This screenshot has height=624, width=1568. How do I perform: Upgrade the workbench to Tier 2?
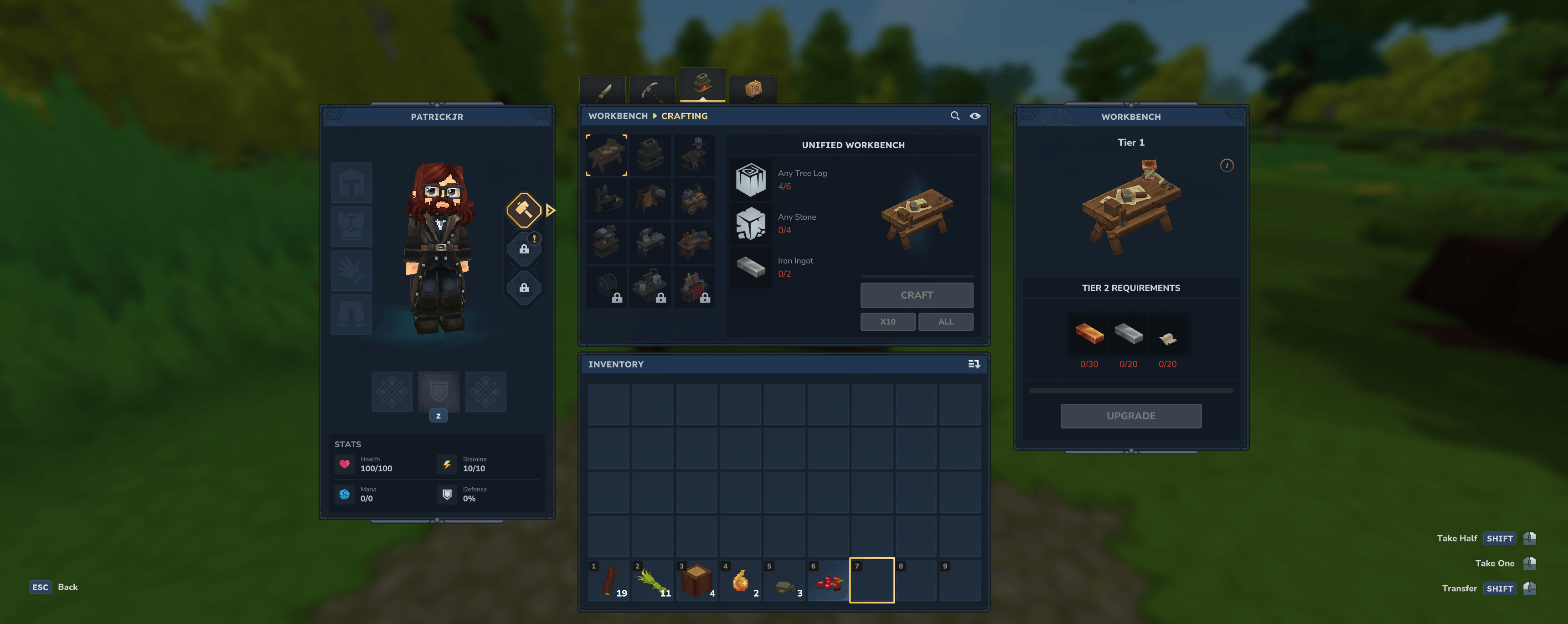1130,416
